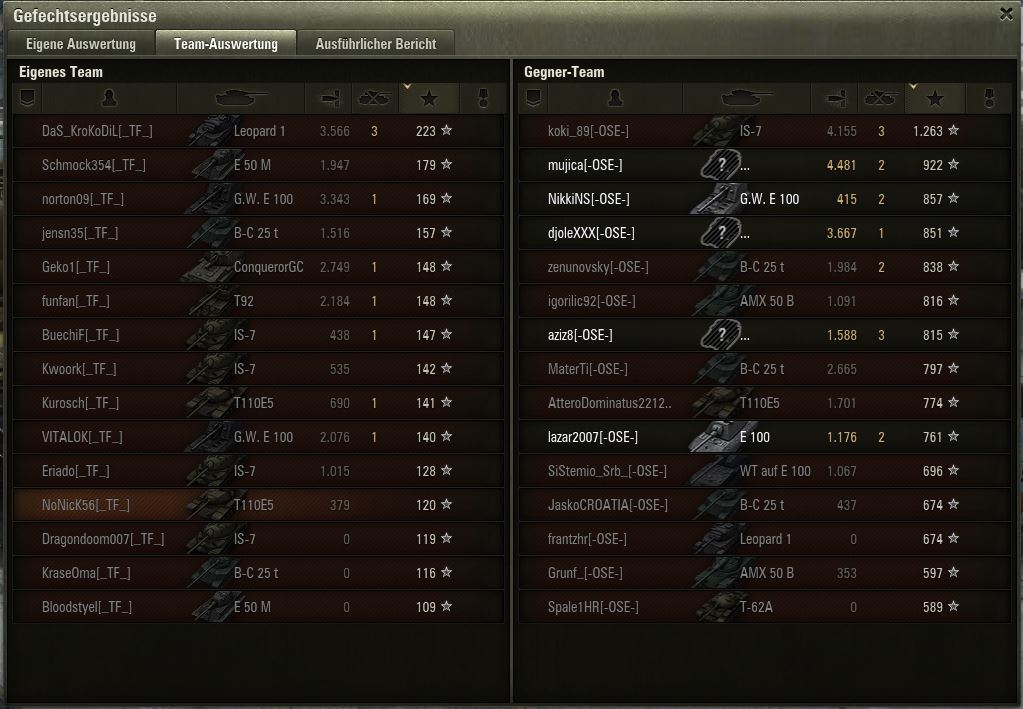The image size is (1023, 709).
Task: Click the NoNicK56[_TF_] highlighted row
Action: point(86,505)
